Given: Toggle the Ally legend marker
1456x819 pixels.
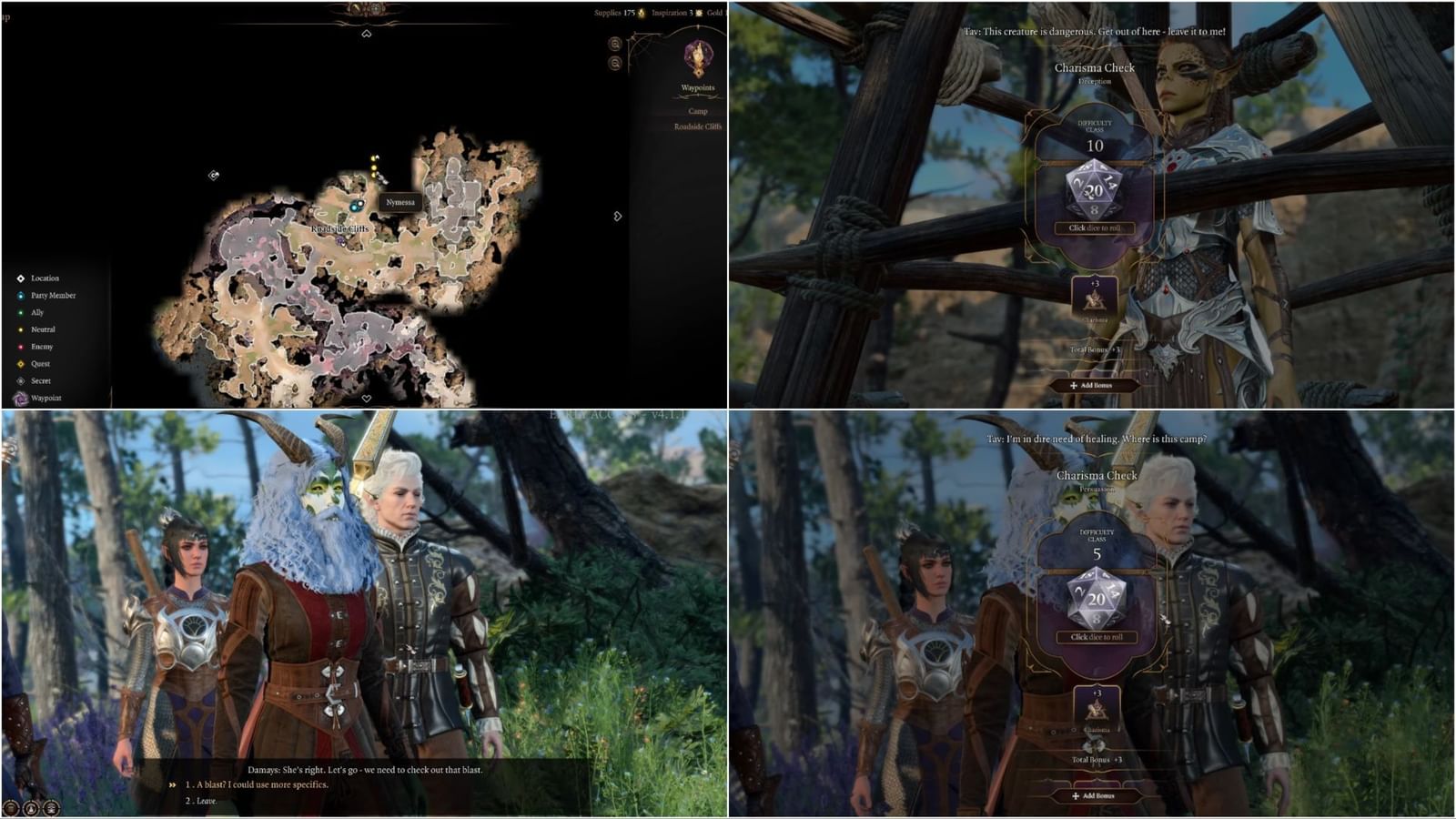Looking at the screenshot, I should pyautogui.click(x=20, y=312).
